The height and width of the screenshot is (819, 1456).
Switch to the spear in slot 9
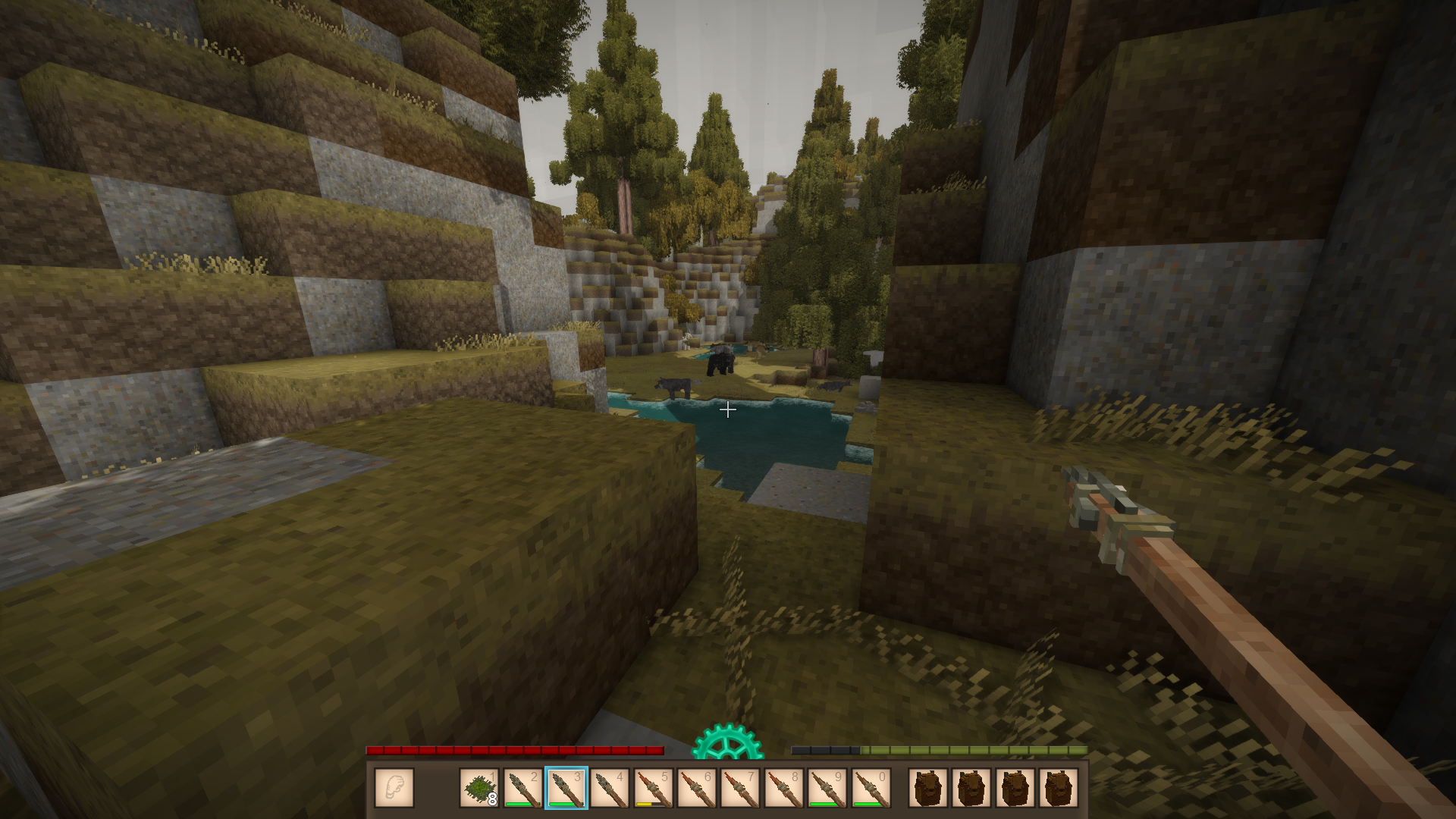pyautogui.click(x=827, y=788)
